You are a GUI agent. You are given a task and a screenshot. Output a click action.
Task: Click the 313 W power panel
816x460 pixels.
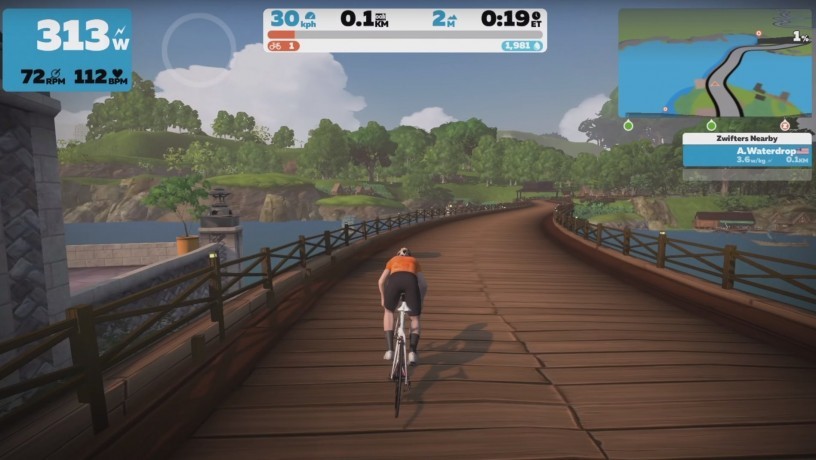click(67, 49)
